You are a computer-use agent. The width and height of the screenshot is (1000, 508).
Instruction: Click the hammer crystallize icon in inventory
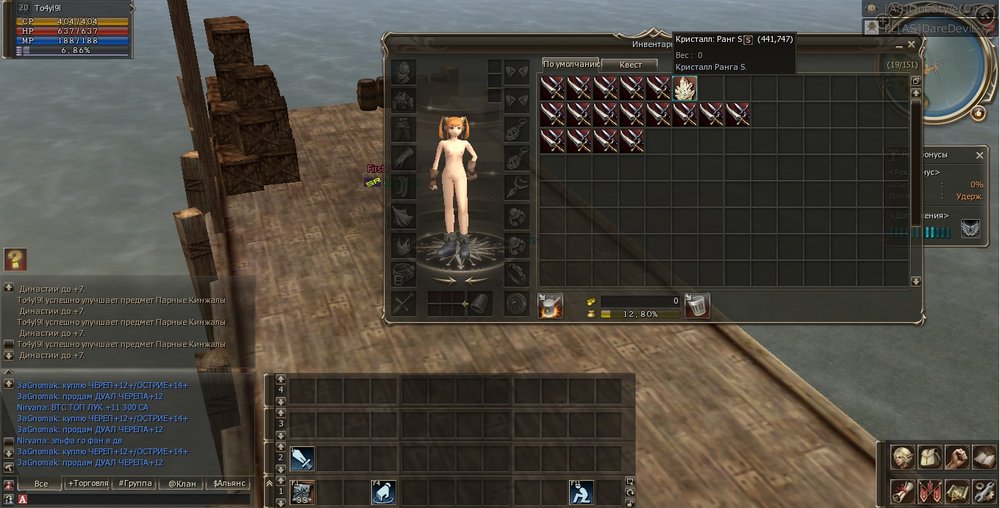pyautogui.click(x=550, y=306)
